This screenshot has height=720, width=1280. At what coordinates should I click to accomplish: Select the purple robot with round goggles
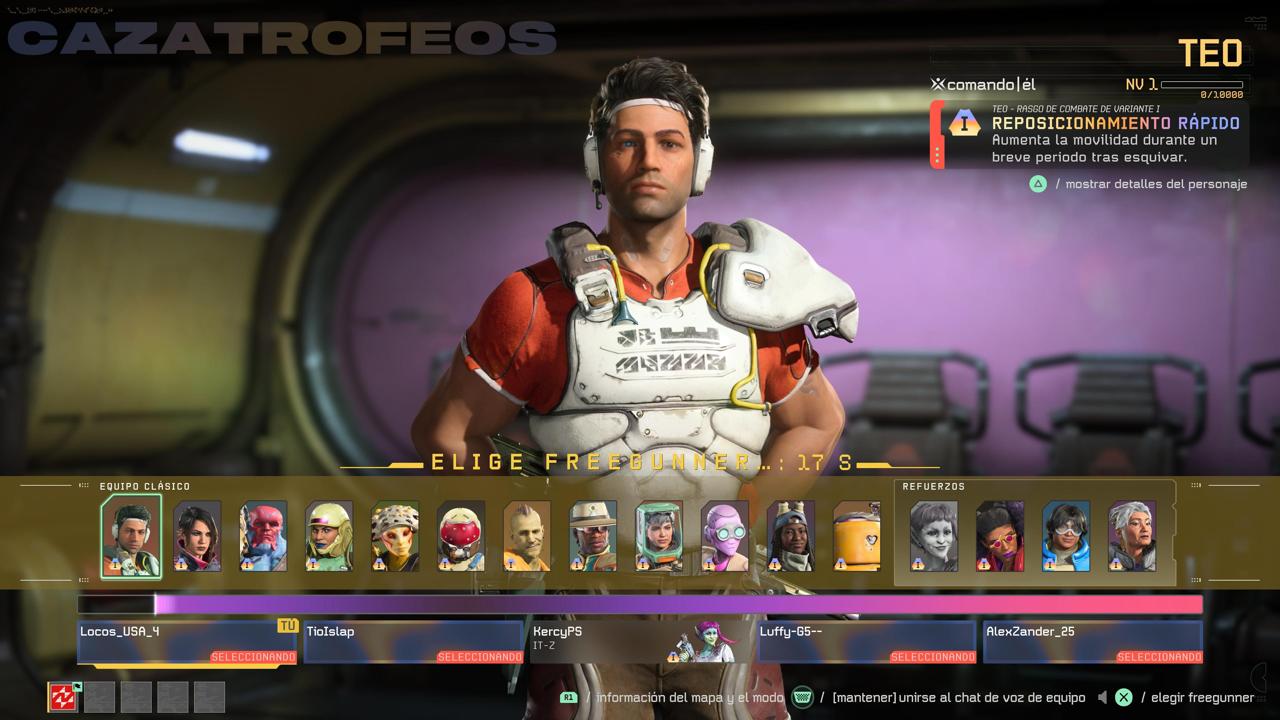point(725,536)
